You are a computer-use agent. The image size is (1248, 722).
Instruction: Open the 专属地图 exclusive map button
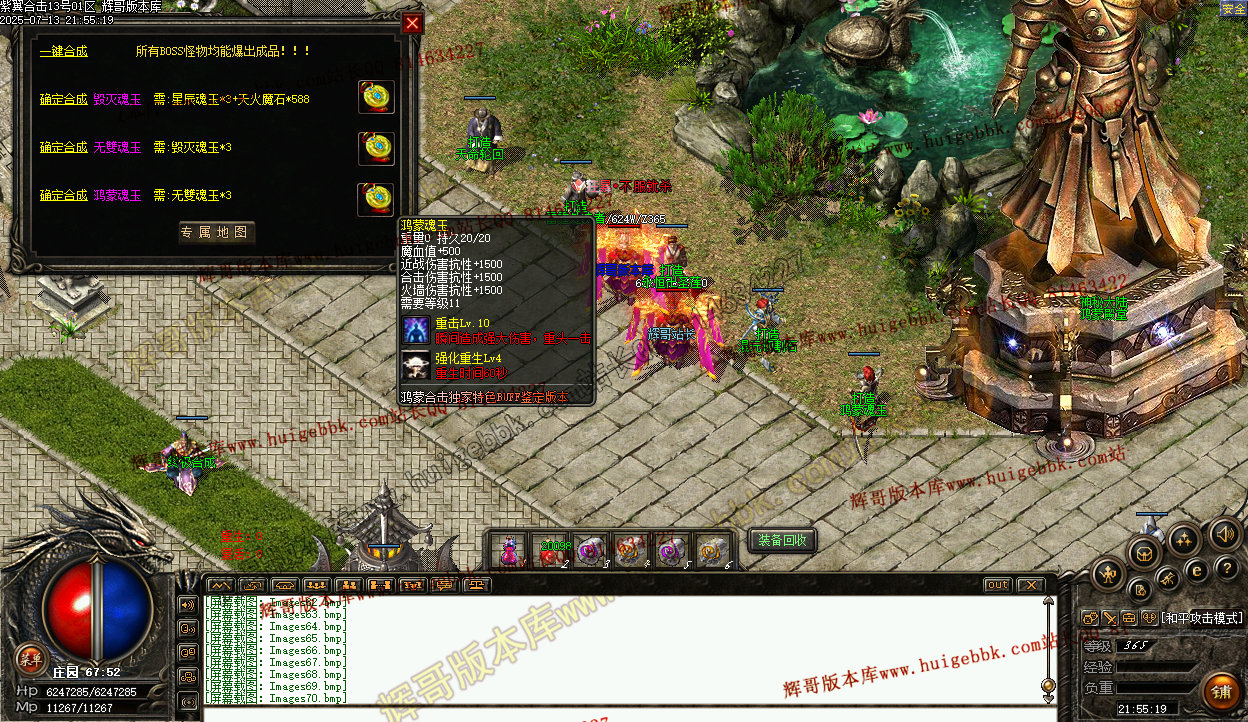(x=217, y=233)
